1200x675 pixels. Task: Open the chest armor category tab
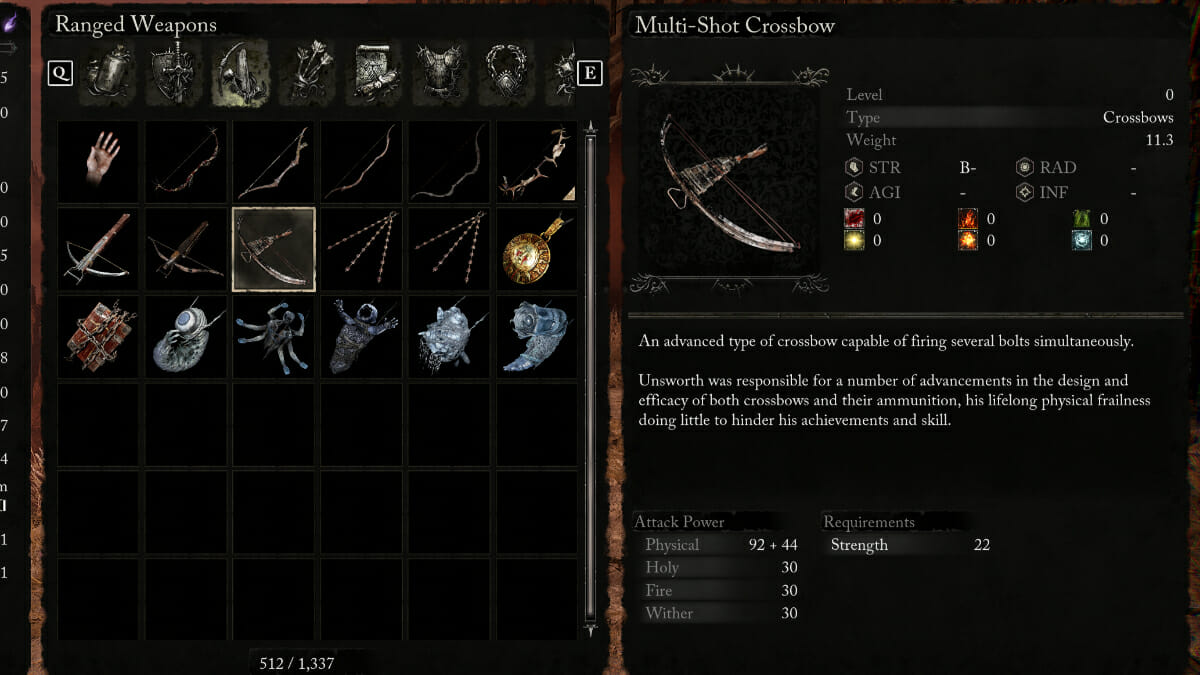point(441,73)
